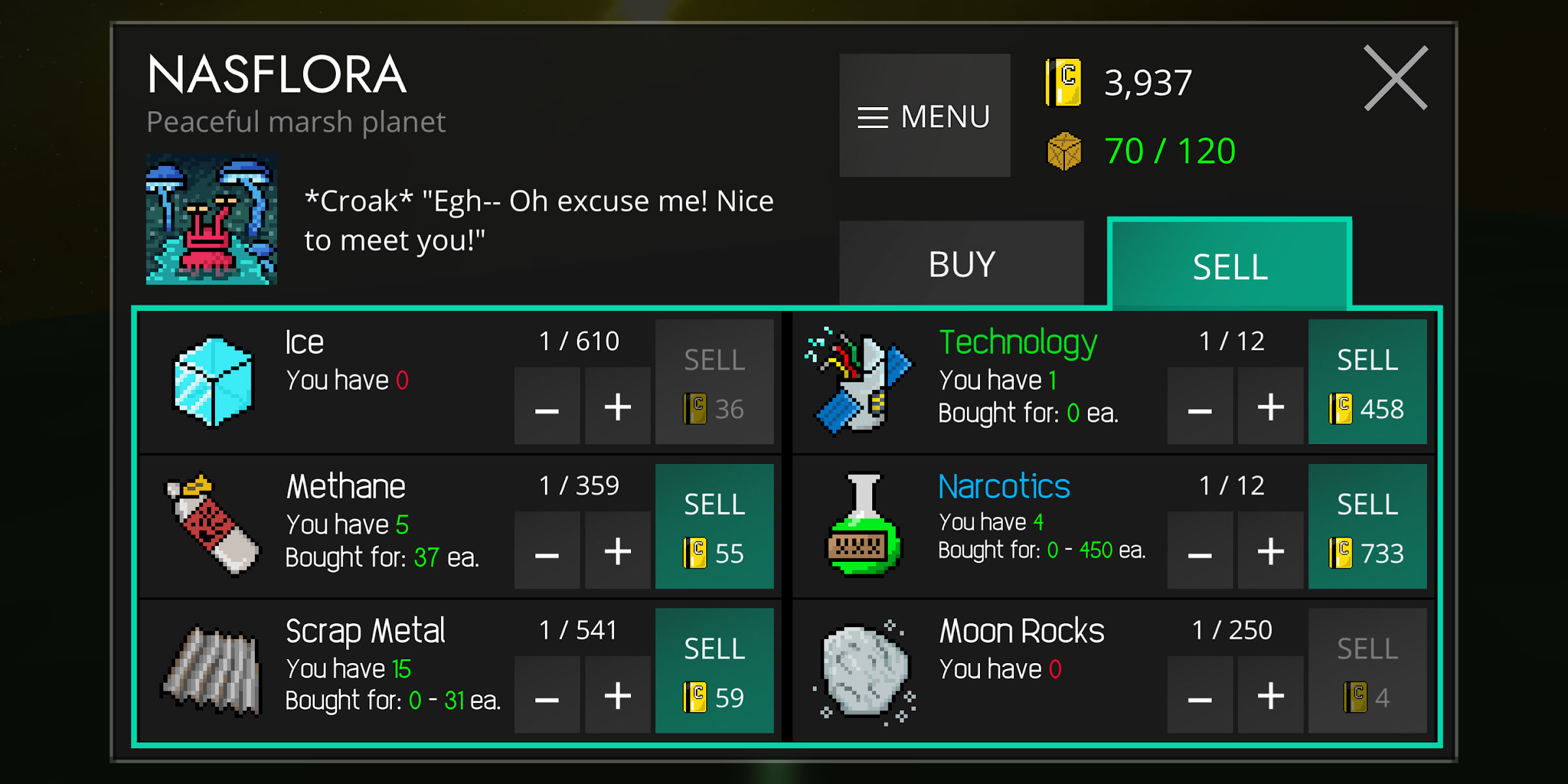Increase Technology sell quantity

pyautogui.click(x=1271, y=408)
